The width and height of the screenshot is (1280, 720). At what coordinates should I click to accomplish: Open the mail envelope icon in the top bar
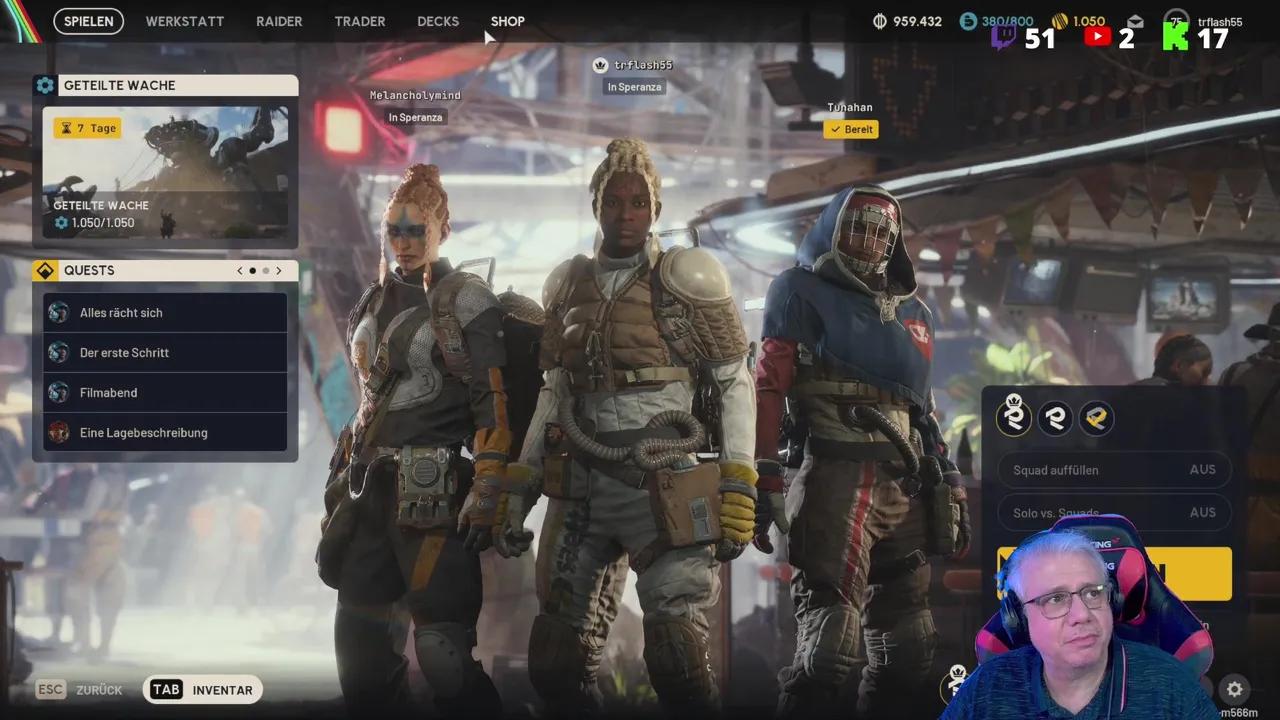(x=1135, y=20)
